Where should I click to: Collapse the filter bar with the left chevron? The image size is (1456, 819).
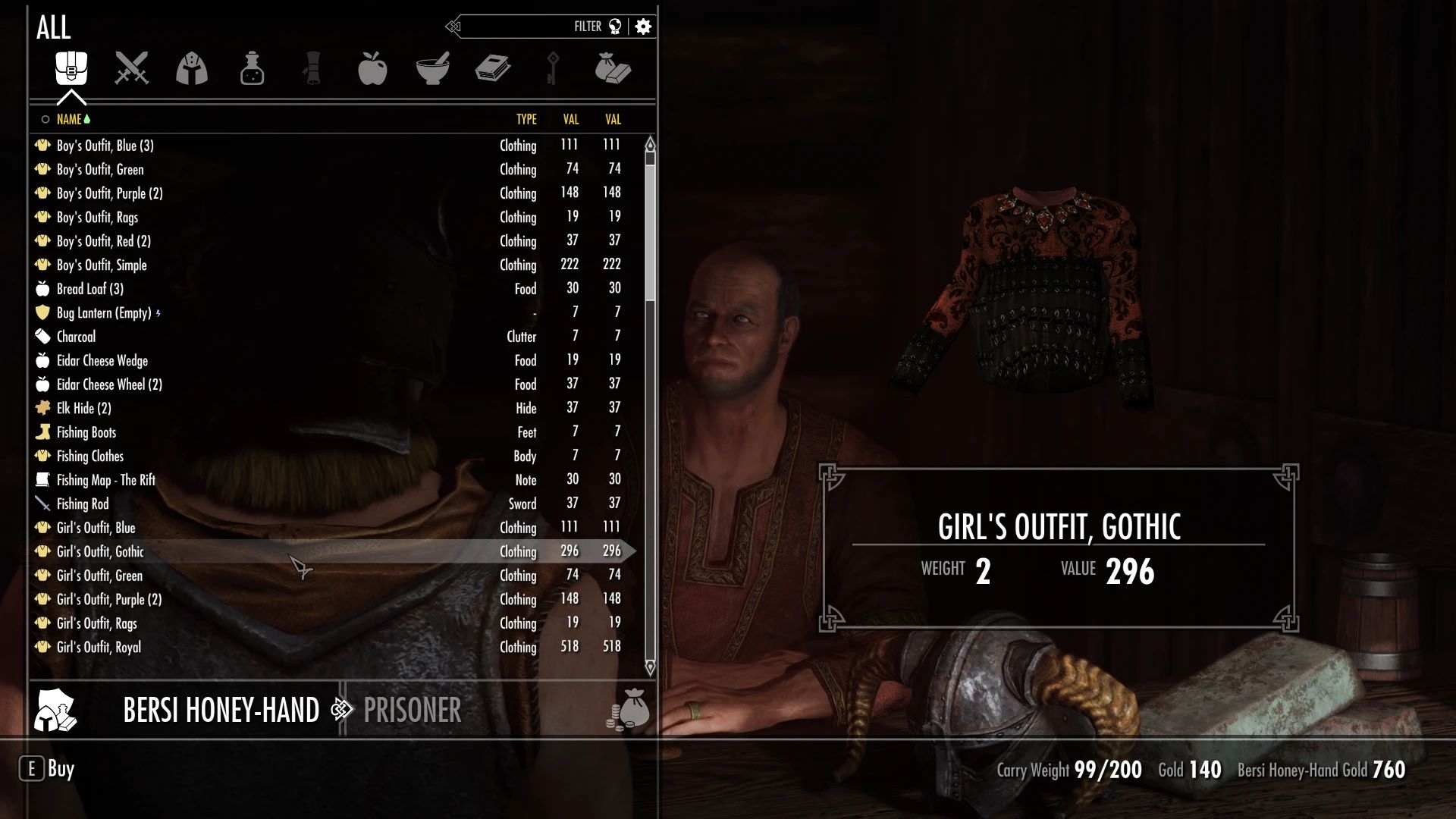[x=453, y=25]
